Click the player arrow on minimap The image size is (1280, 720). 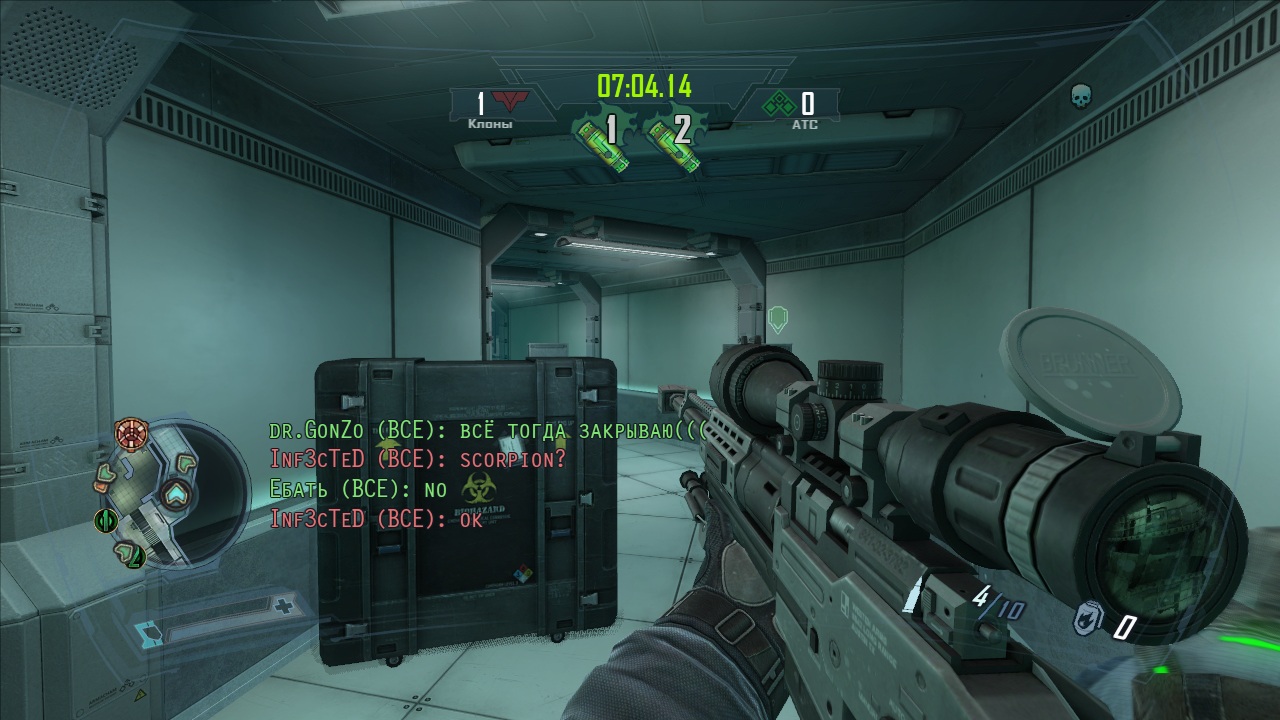177,493
